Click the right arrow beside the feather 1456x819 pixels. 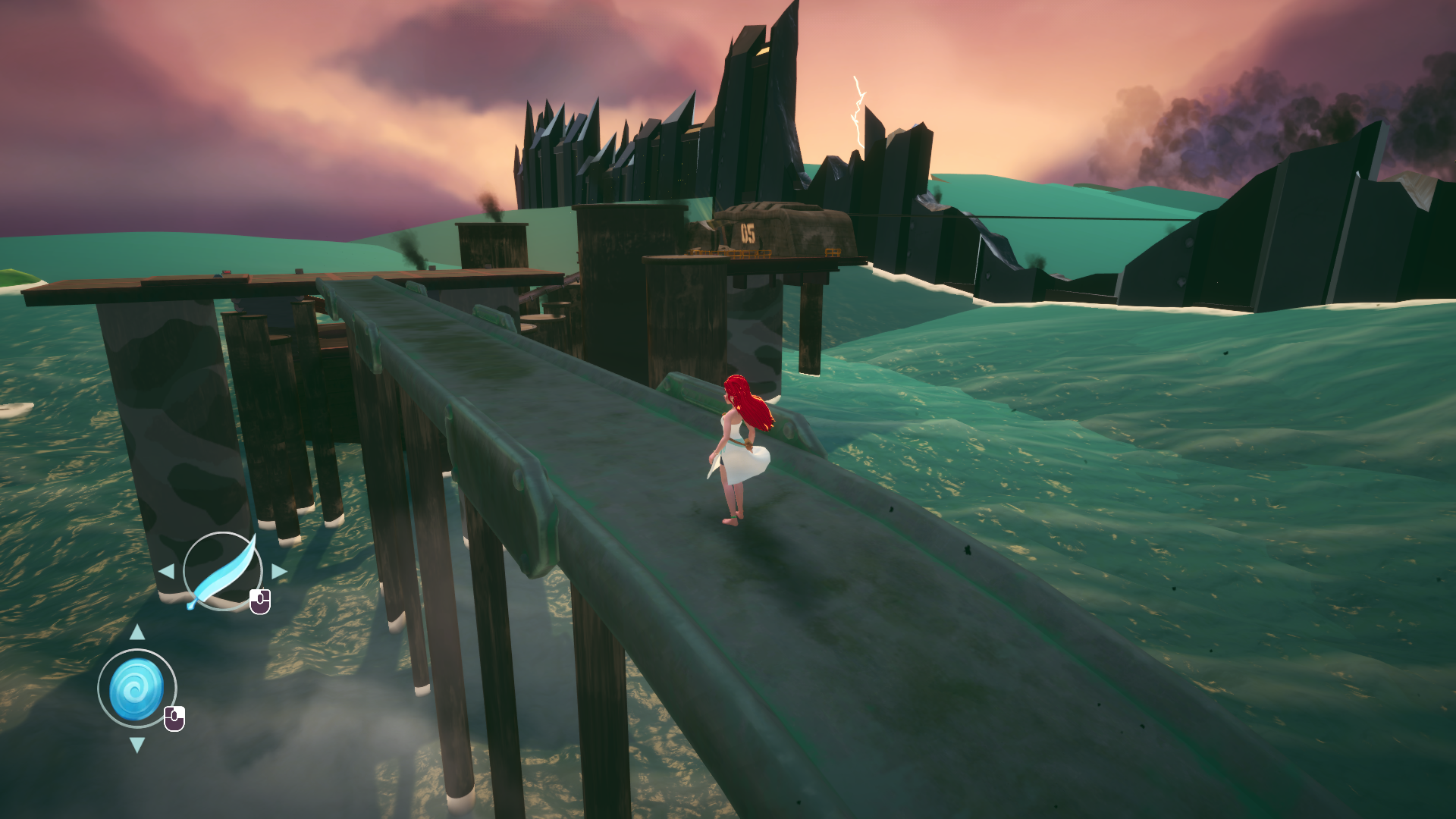[279, 571]
